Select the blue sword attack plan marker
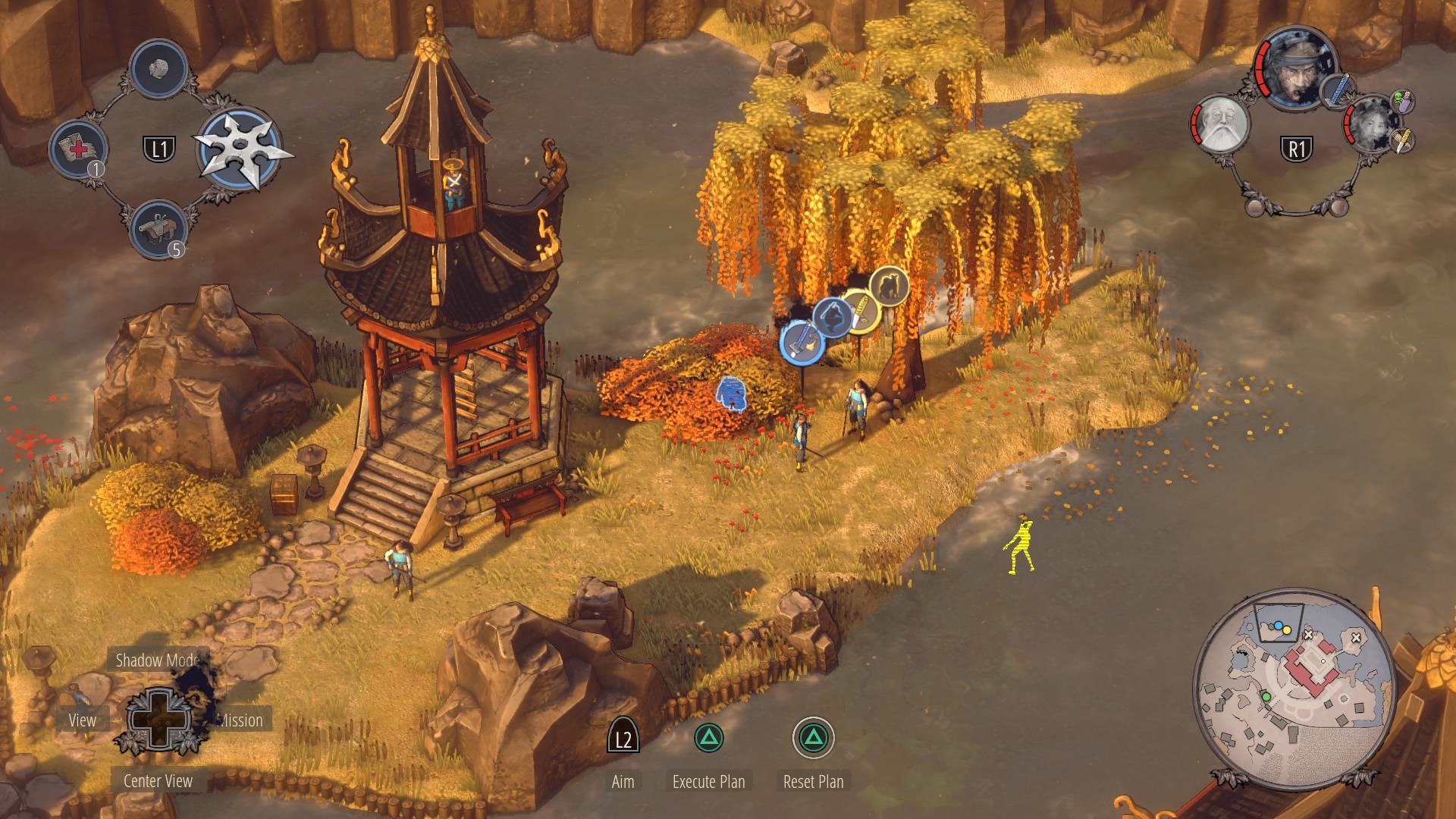The image size is (1456, 819). 802,343
